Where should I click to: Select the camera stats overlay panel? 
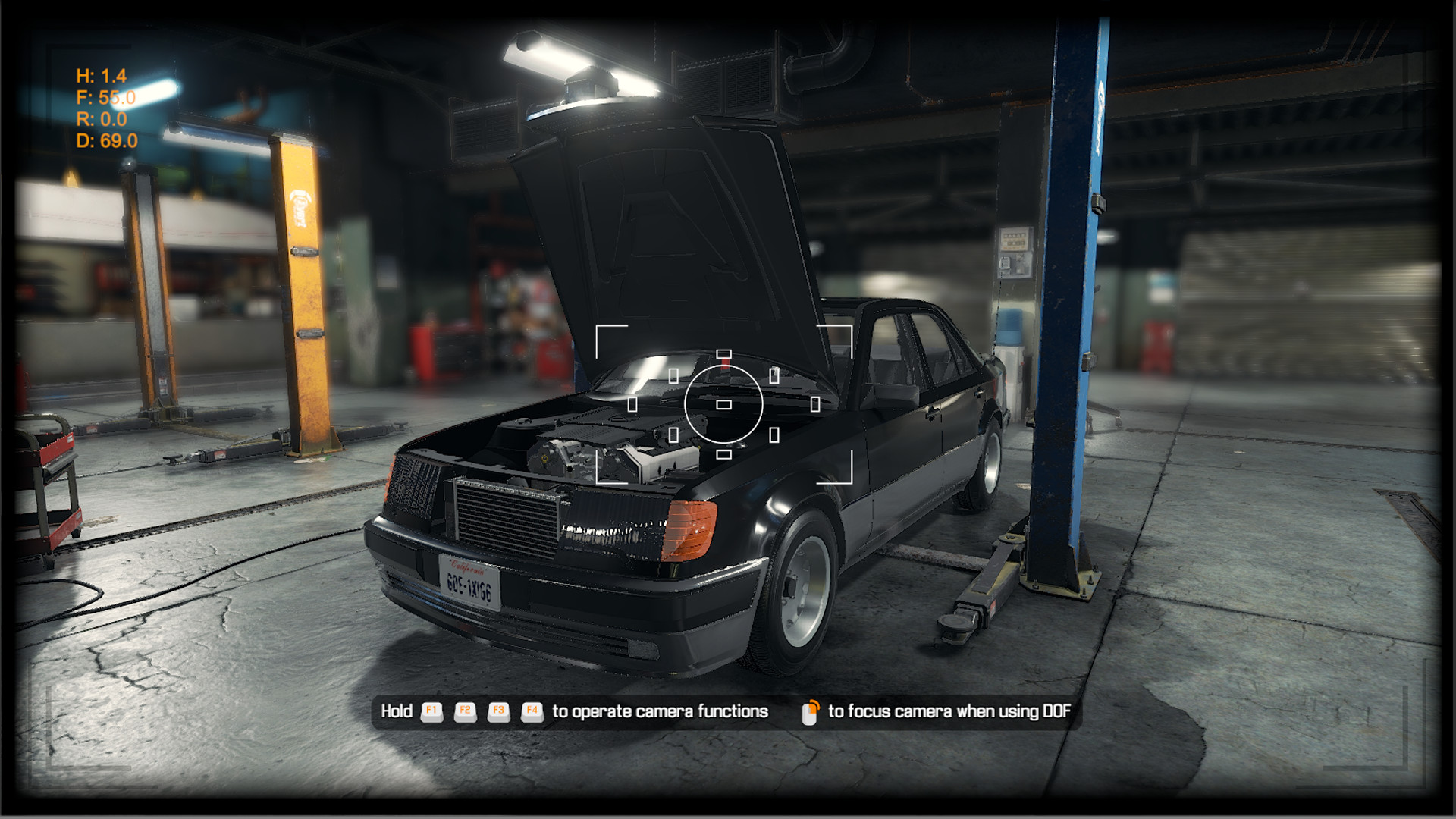[x=102, y=108]
